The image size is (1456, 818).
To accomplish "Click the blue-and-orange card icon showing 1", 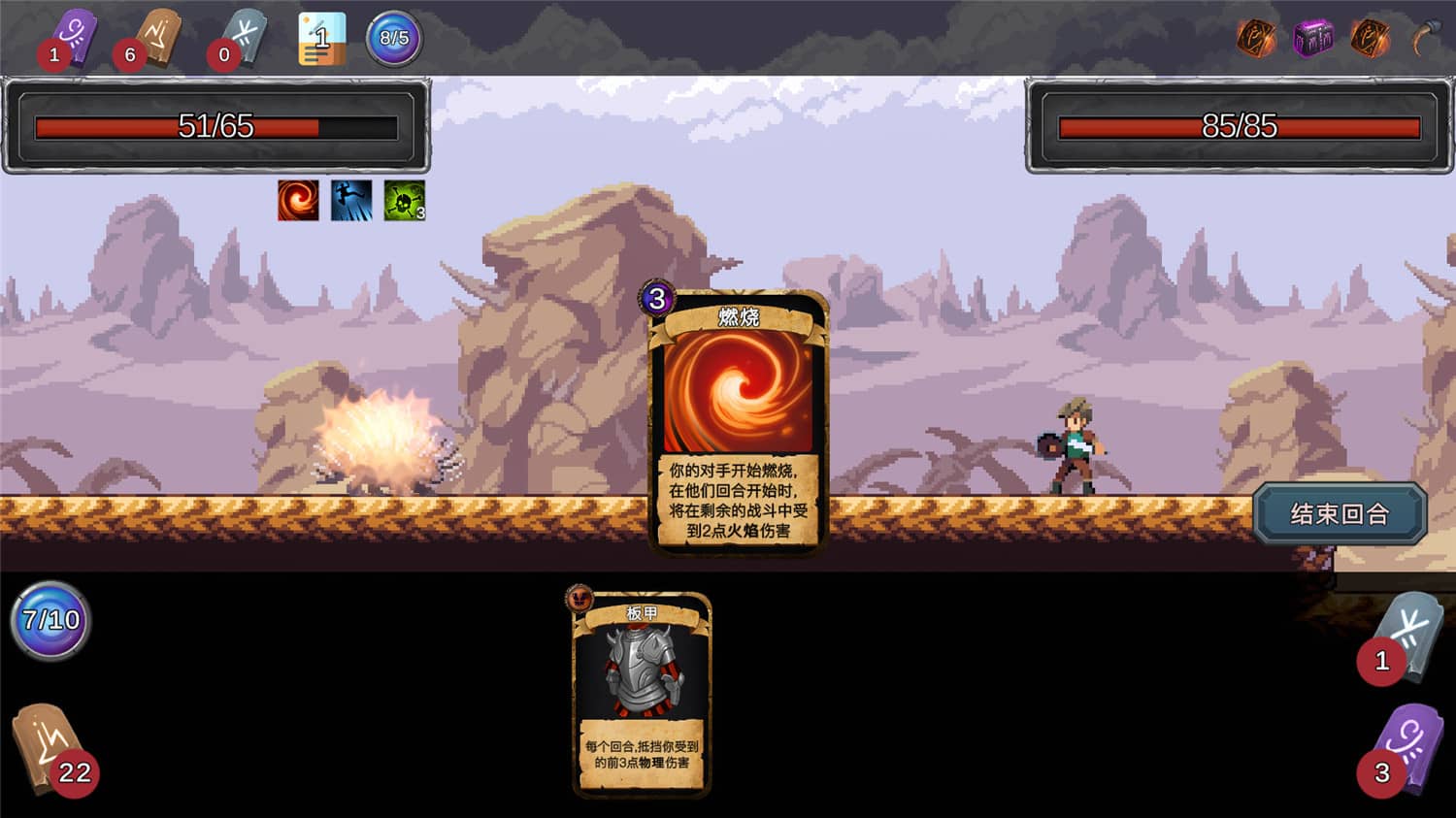I will pos(321,39).
